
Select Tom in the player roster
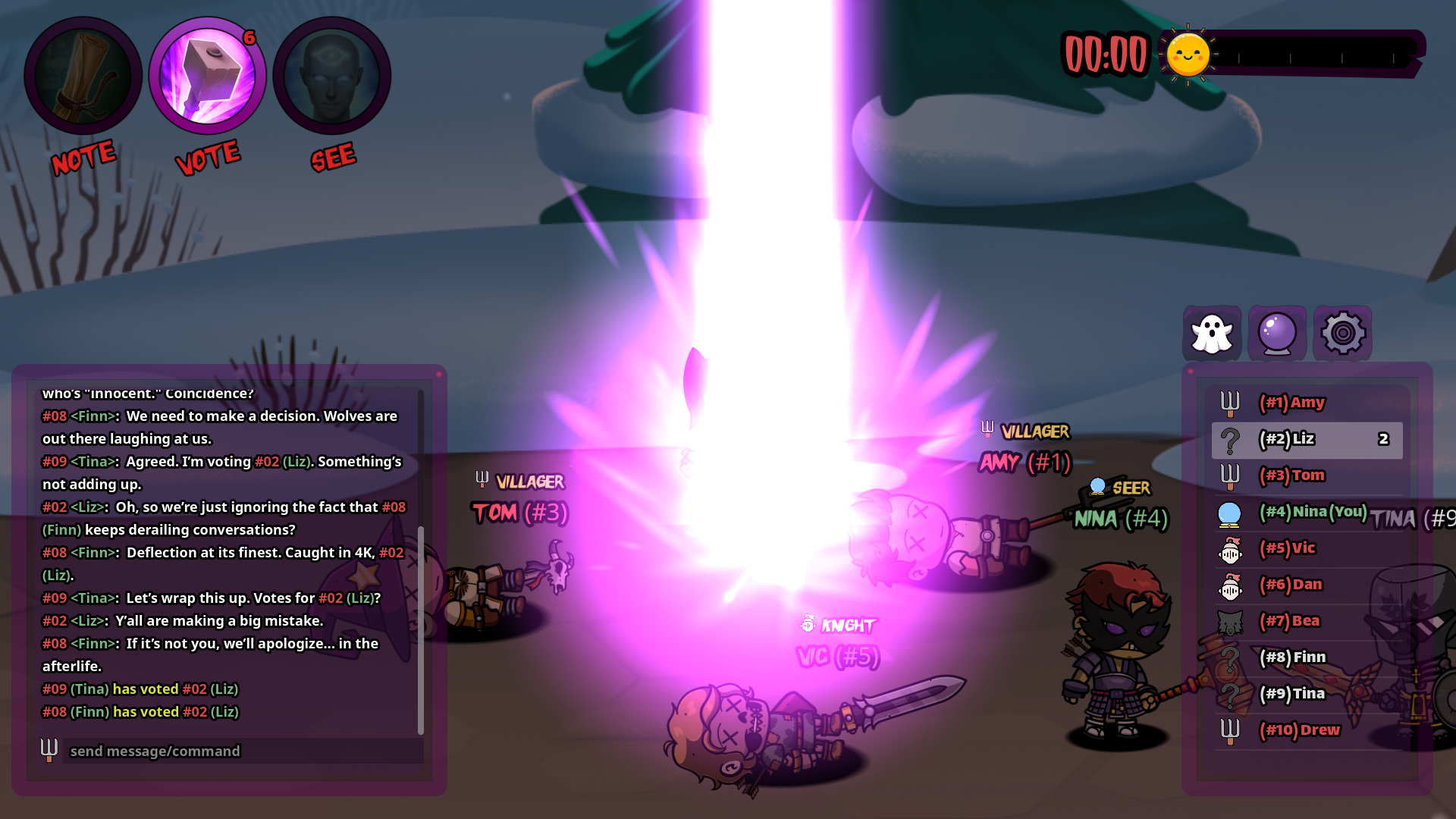(1293, 475)
